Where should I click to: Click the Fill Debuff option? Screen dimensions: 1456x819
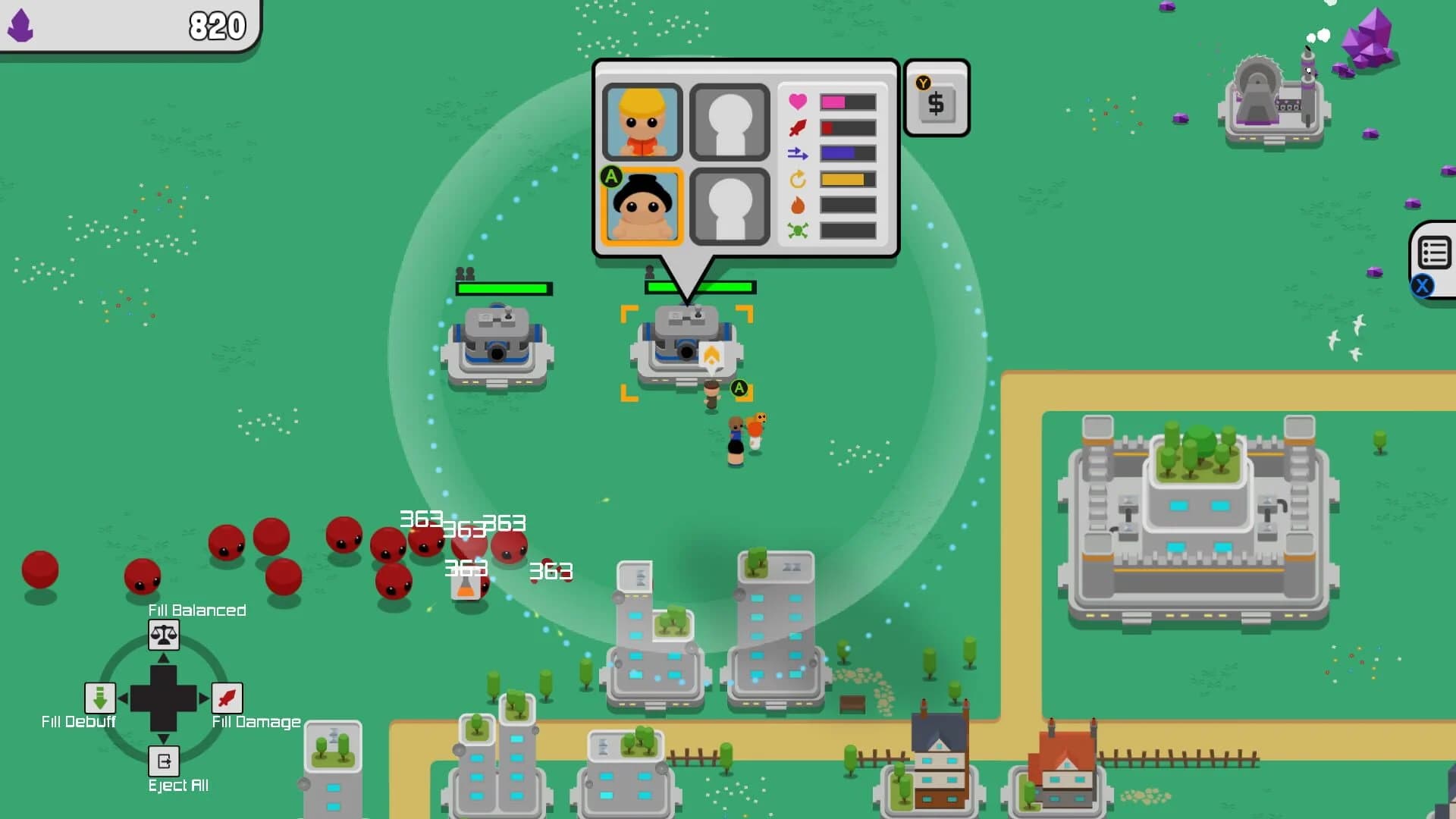click(100, 698)
